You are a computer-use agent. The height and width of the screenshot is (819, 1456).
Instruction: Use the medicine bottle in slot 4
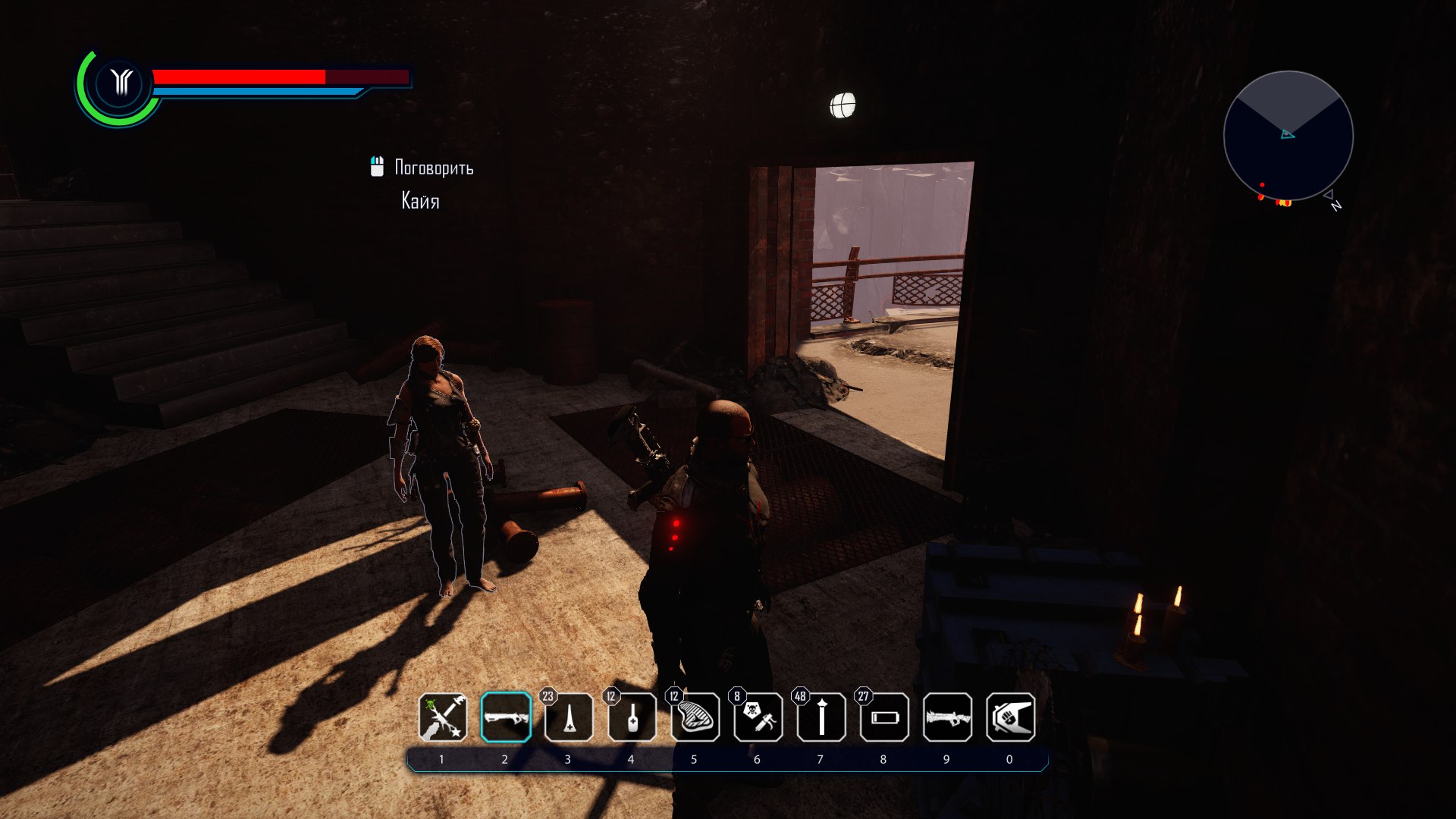pos(632,717)
